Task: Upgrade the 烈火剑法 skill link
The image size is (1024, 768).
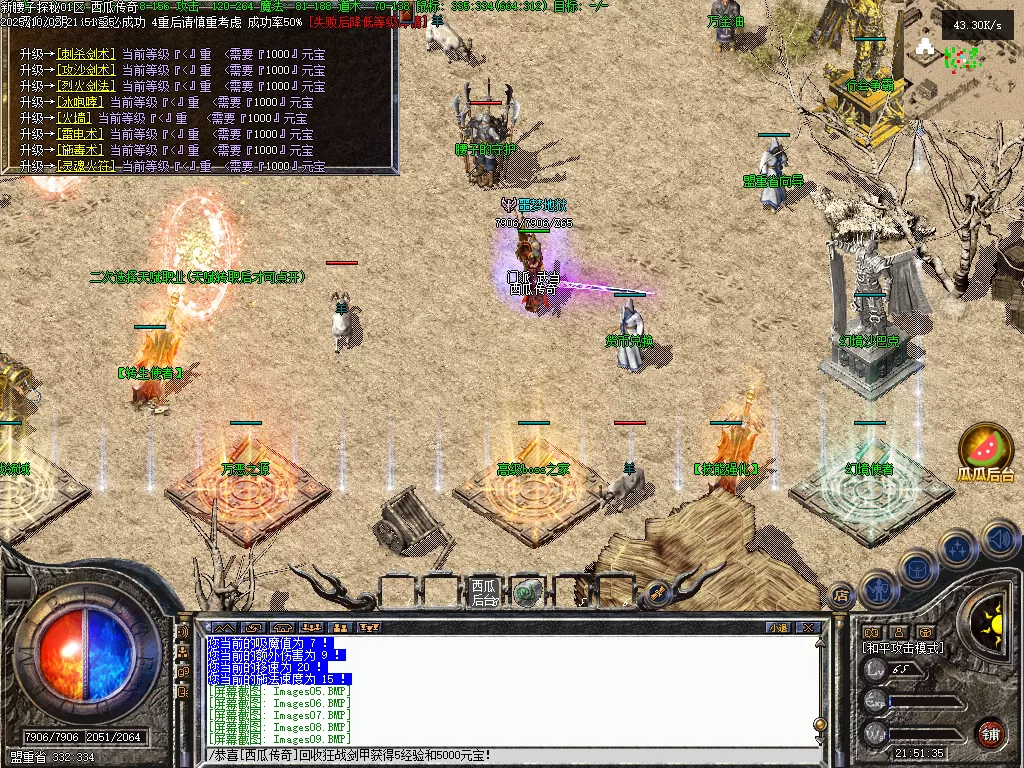Action: click(85, 86)
